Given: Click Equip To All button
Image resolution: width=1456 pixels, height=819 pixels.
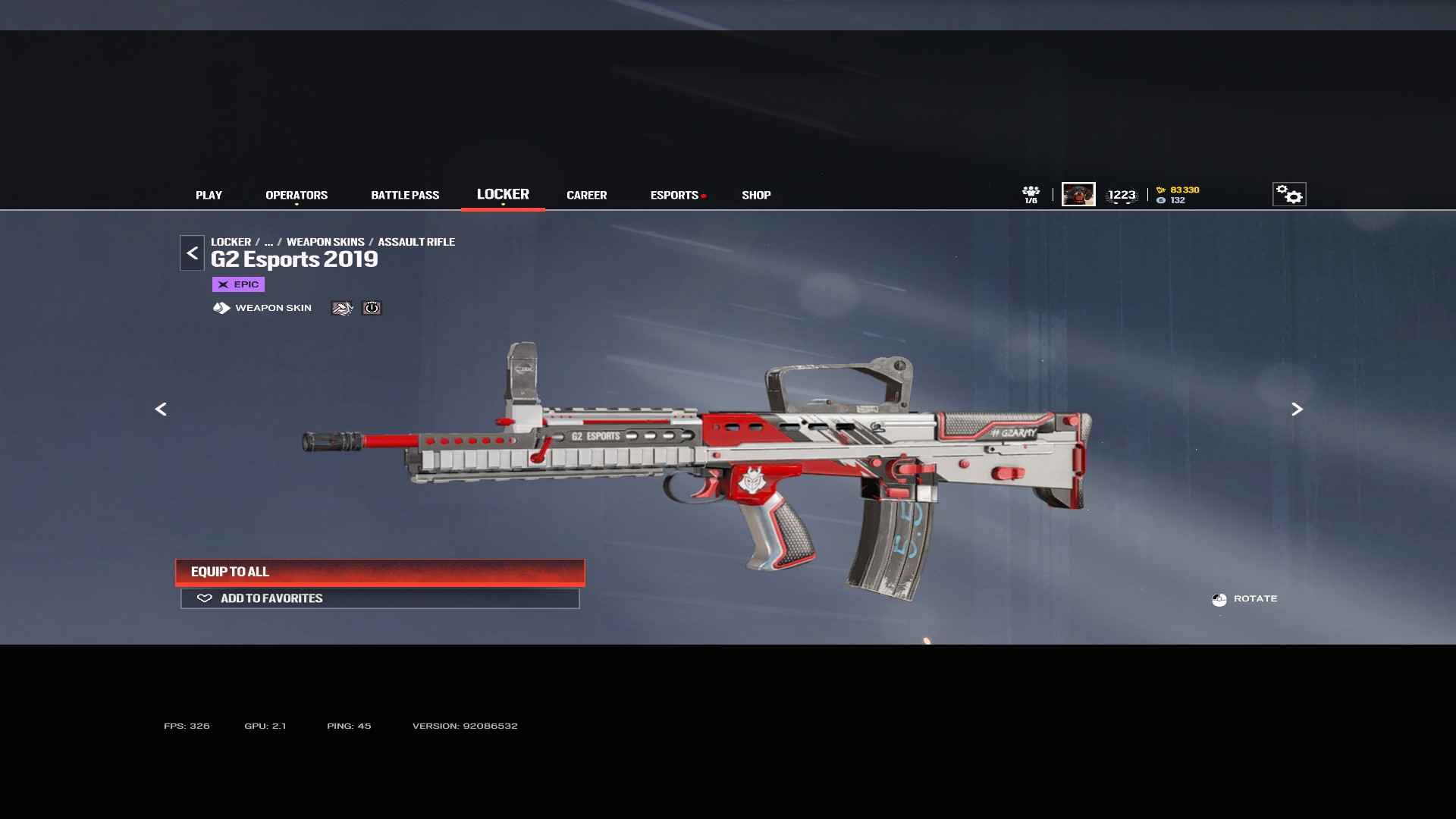Looking at the screenshot, I should pyautogui.click(x=380, y=572).
